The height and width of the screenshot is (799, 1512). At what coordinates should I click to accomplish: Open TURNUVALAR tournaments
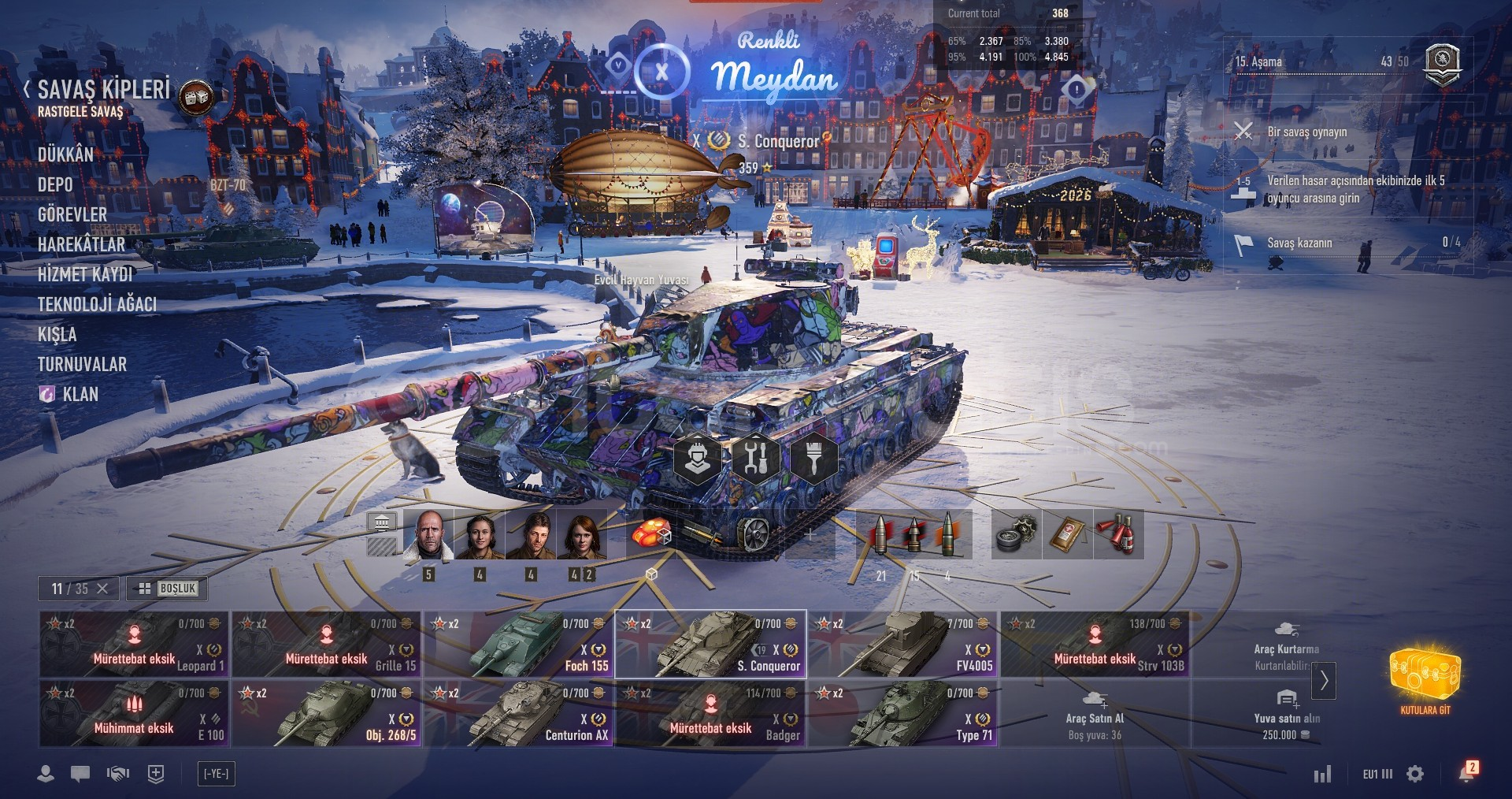(x=82, y=364)
